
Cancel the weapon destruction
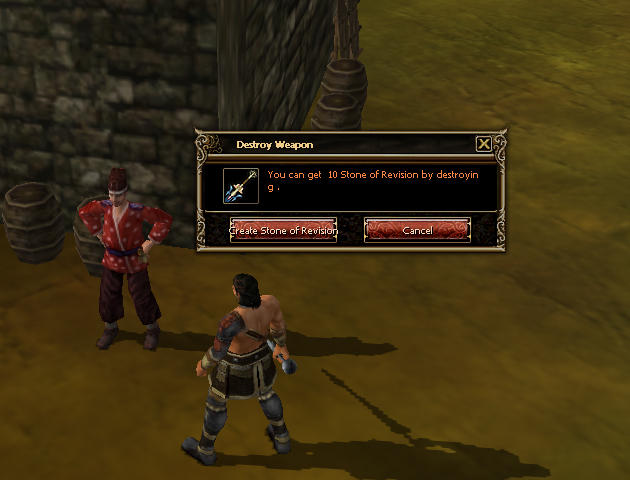(417, 230)
